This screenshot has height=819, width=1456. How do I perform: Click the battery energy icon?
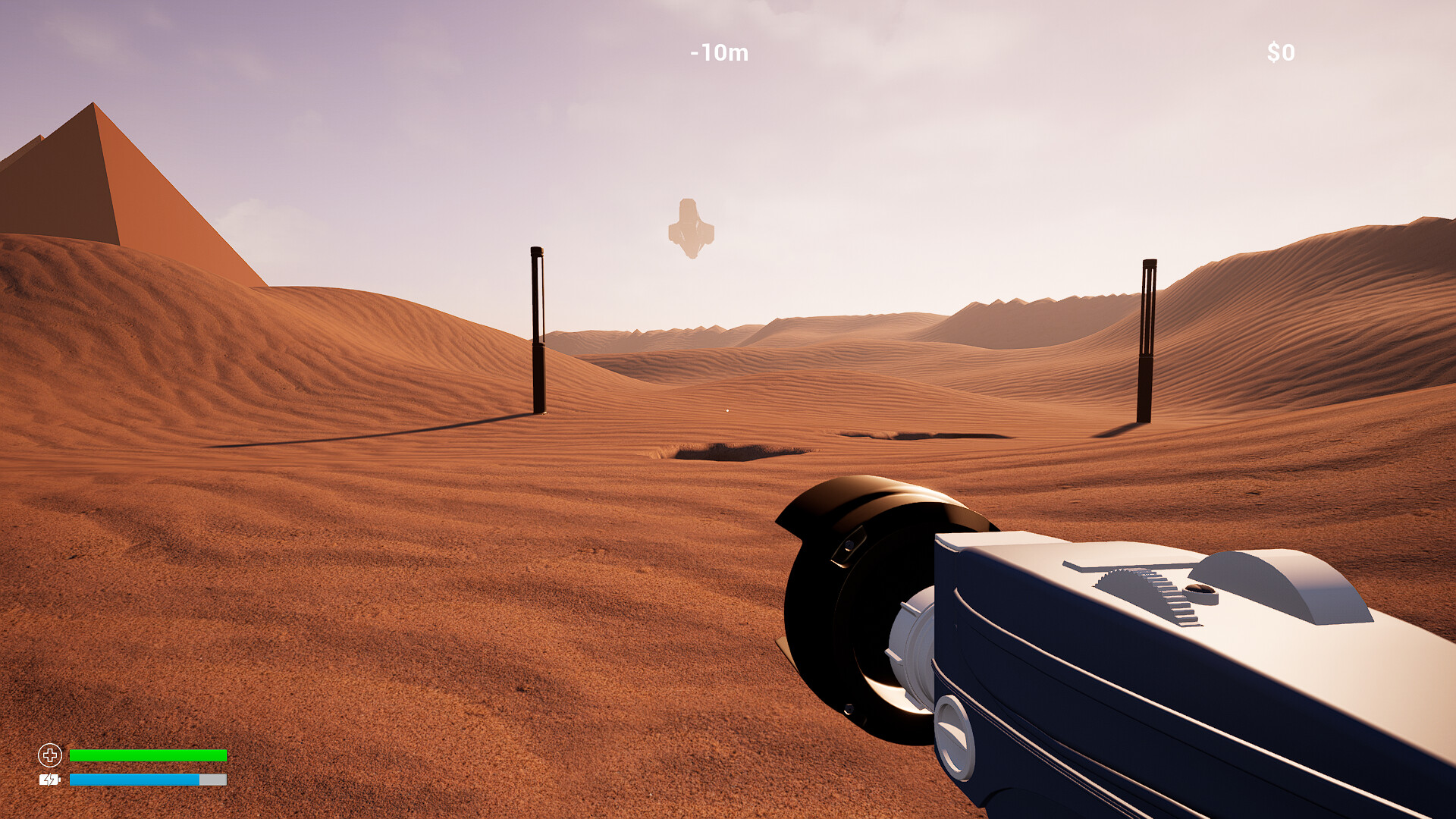click(49, 780)
